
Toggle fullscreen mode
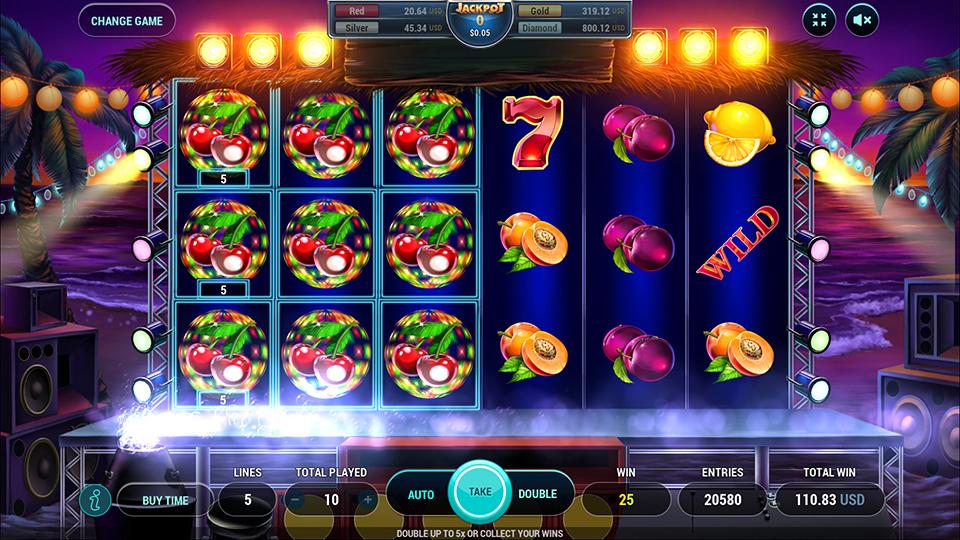(x=819, y=20)
